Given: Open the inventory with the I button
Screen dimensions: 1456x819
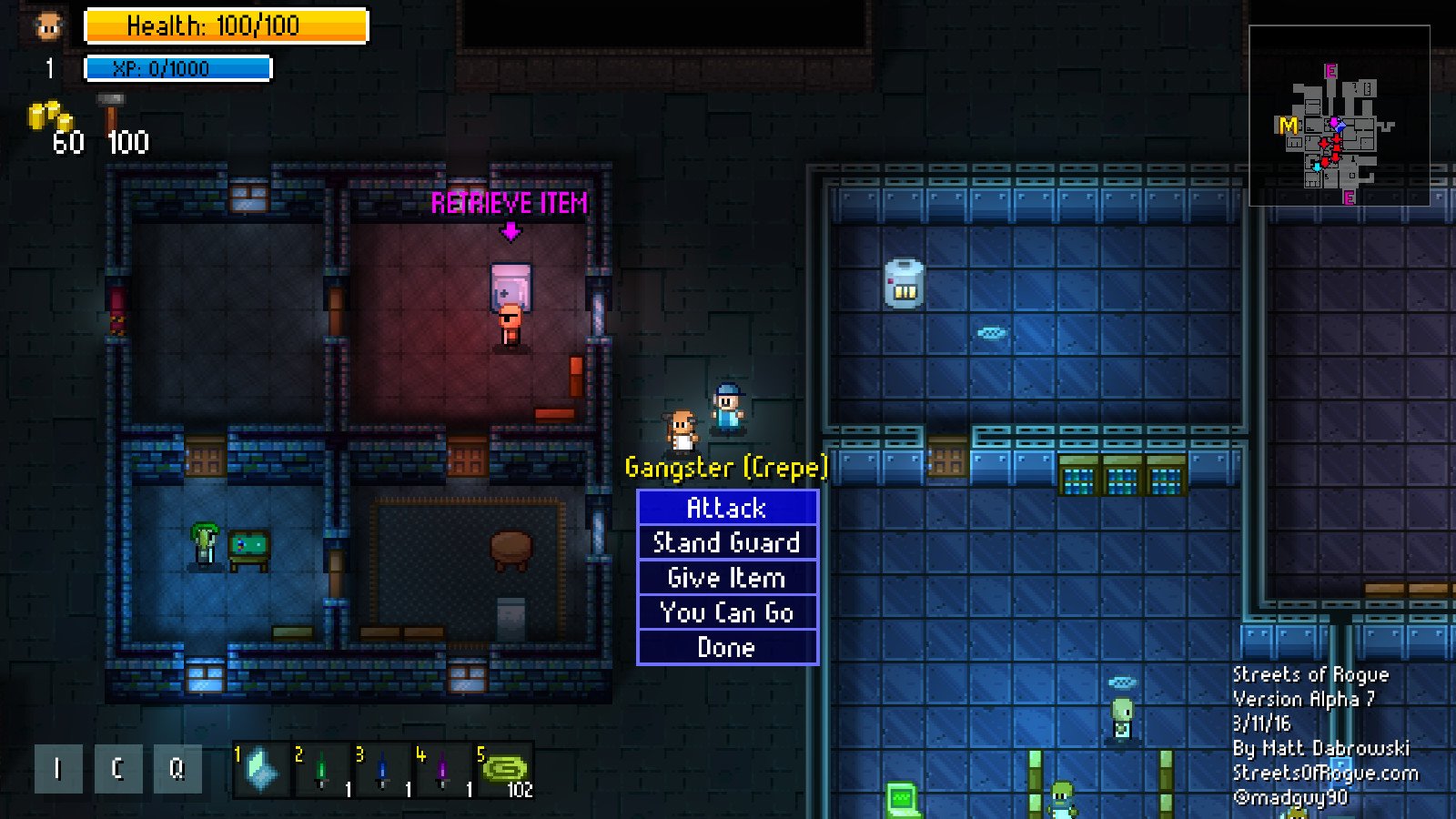Looking at the screenshot, I should (x=57, y=769).
